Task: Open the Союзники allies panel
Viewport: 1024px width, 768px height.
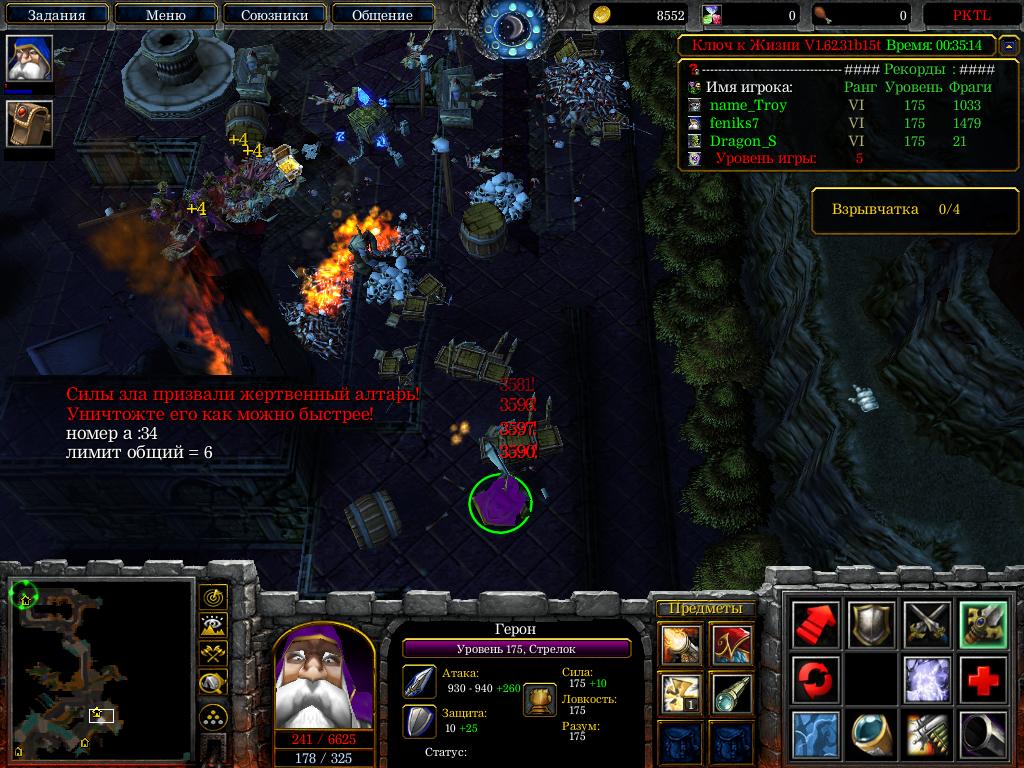Action: click(272, 15)
